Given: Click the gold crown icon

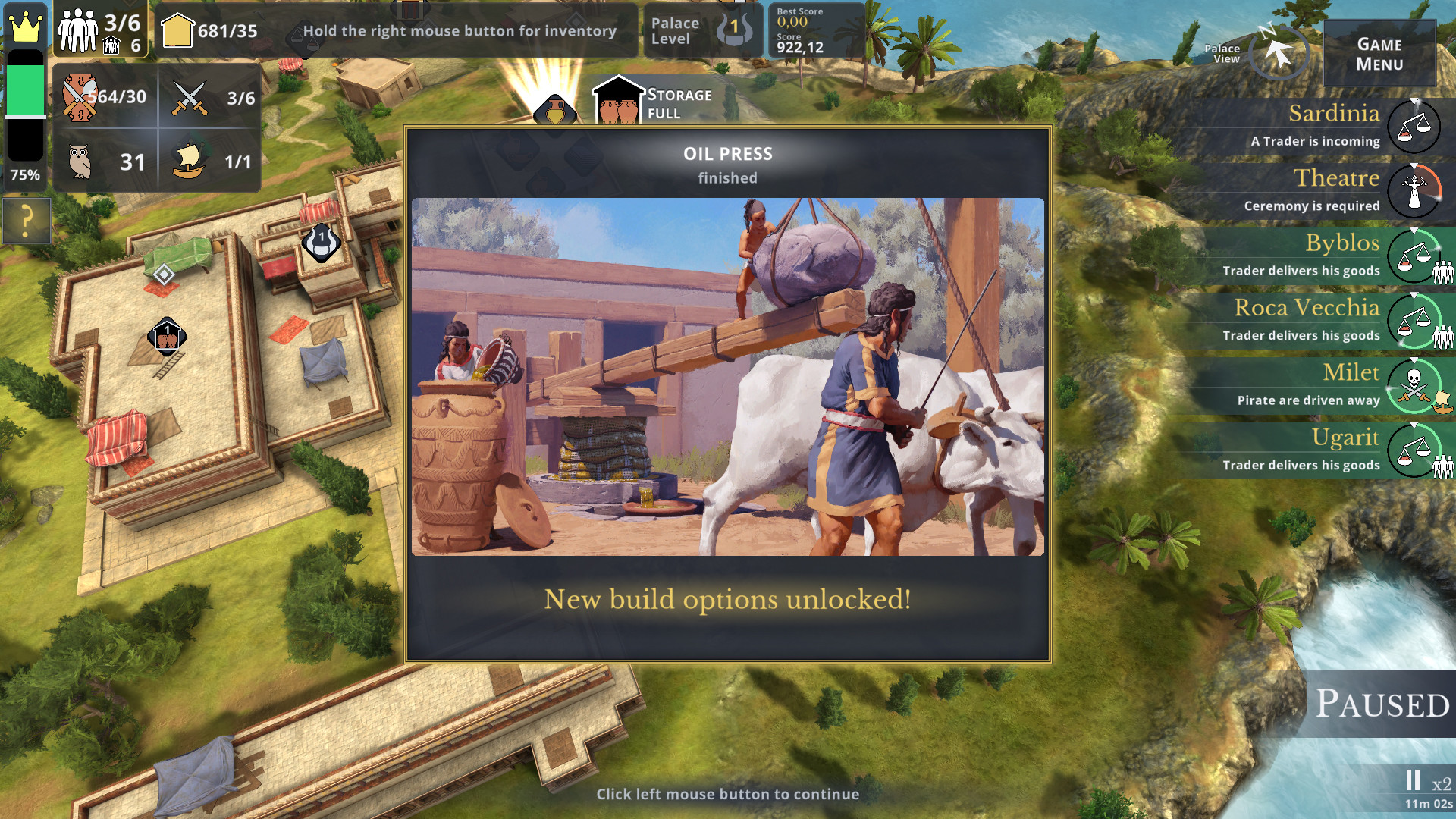Looking at the screenshot, I should click(x=26, y=27).
